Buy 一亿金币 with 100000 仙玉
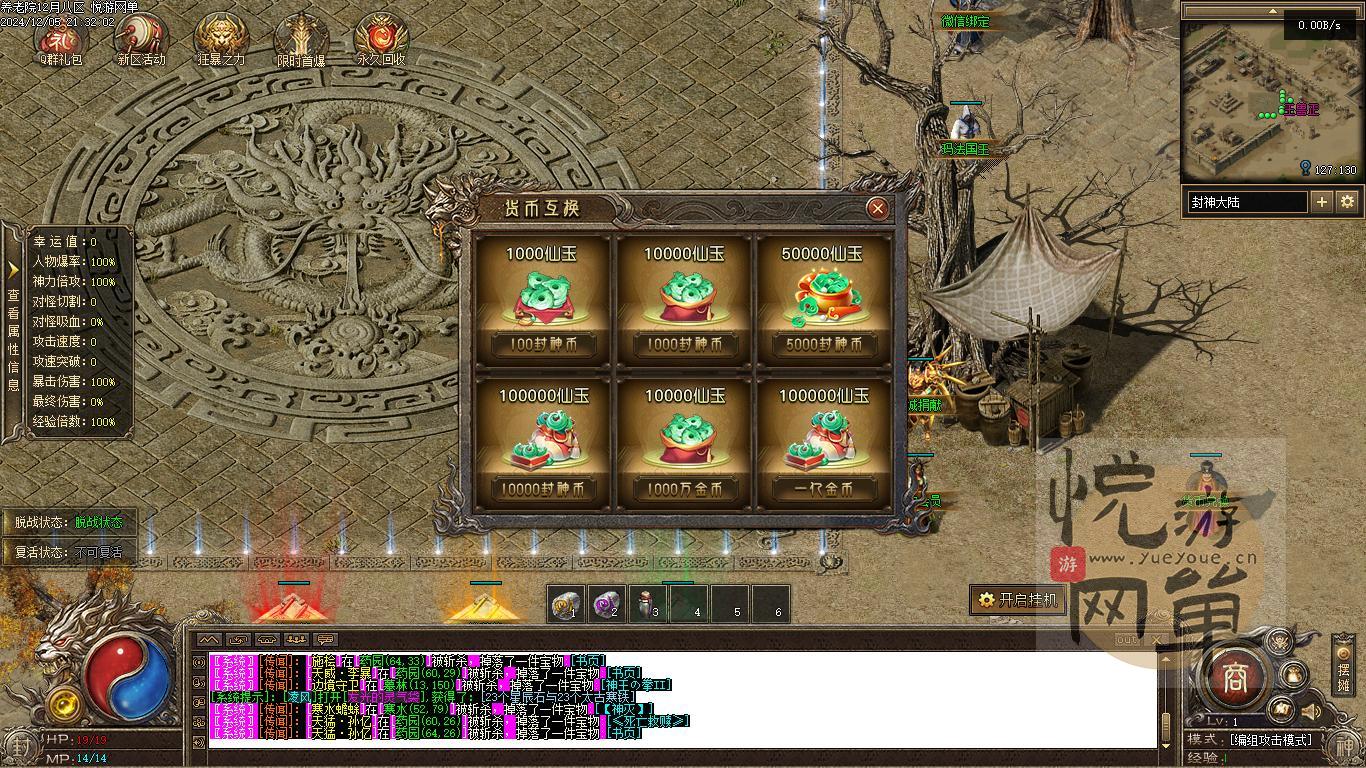This screenshot has height=768, width=1366. click(823, 489)
